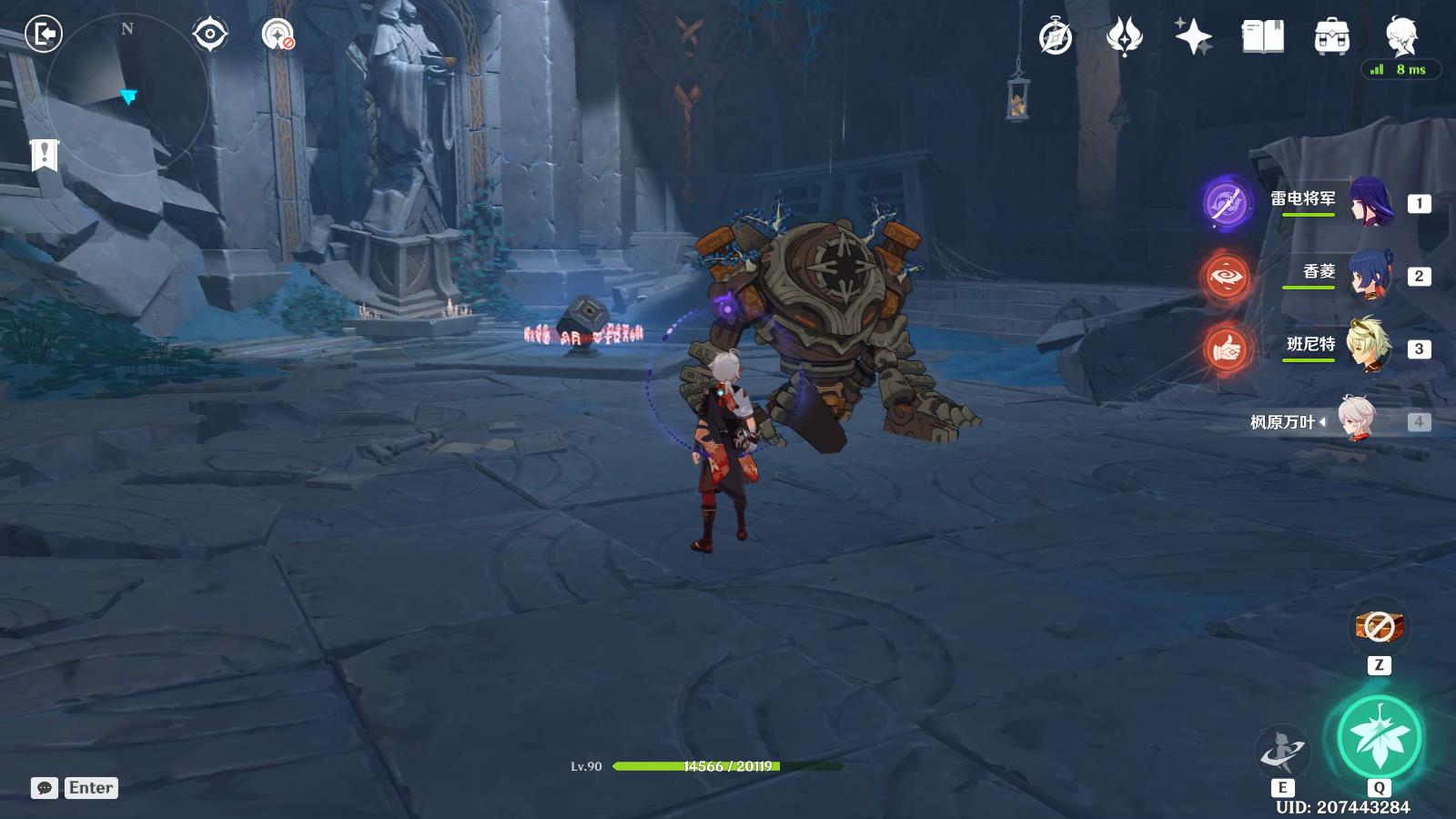
Task: Open the chat speech bubble
Action: 44,788
